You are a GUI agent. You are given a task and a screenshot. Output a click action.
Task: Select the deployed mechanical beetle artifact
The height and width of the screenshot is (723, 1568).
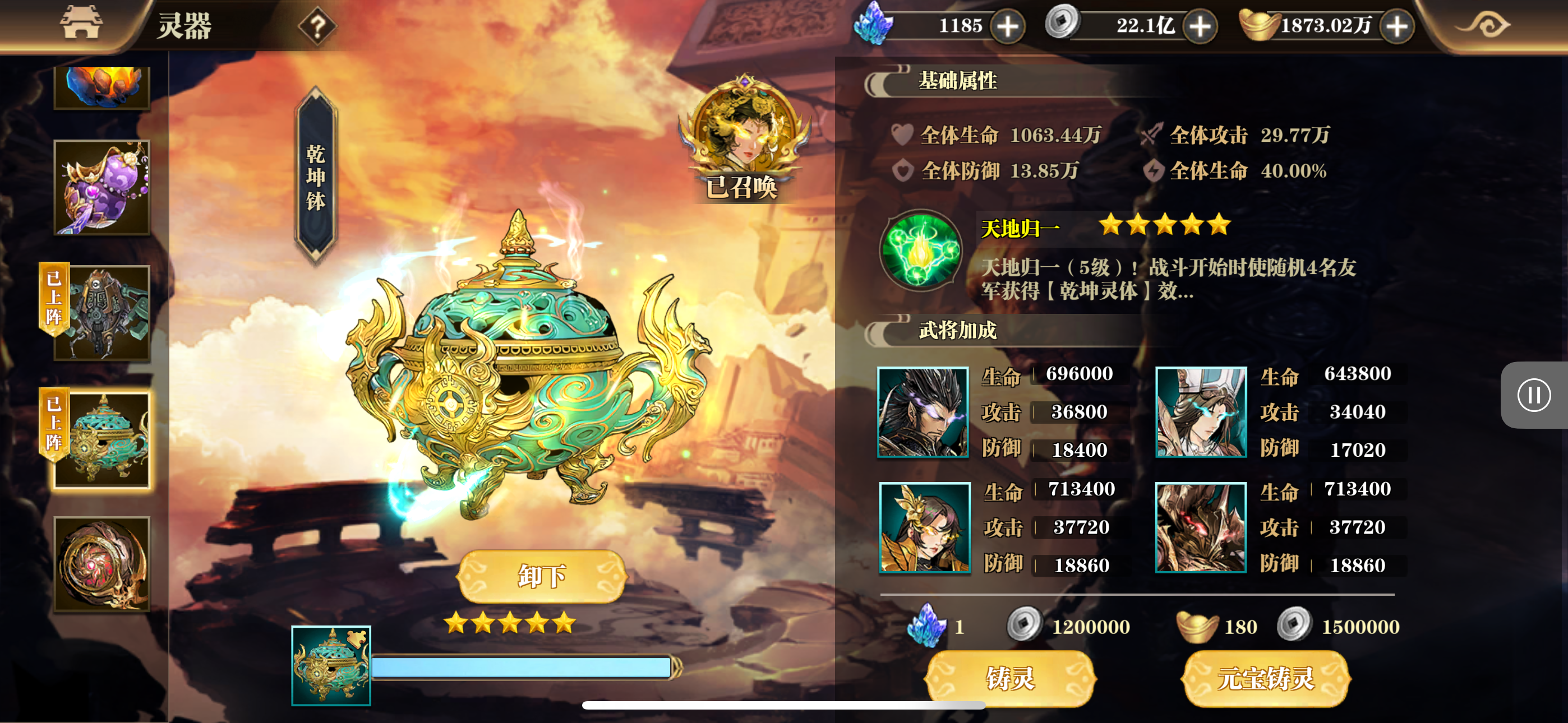point(102,313)
